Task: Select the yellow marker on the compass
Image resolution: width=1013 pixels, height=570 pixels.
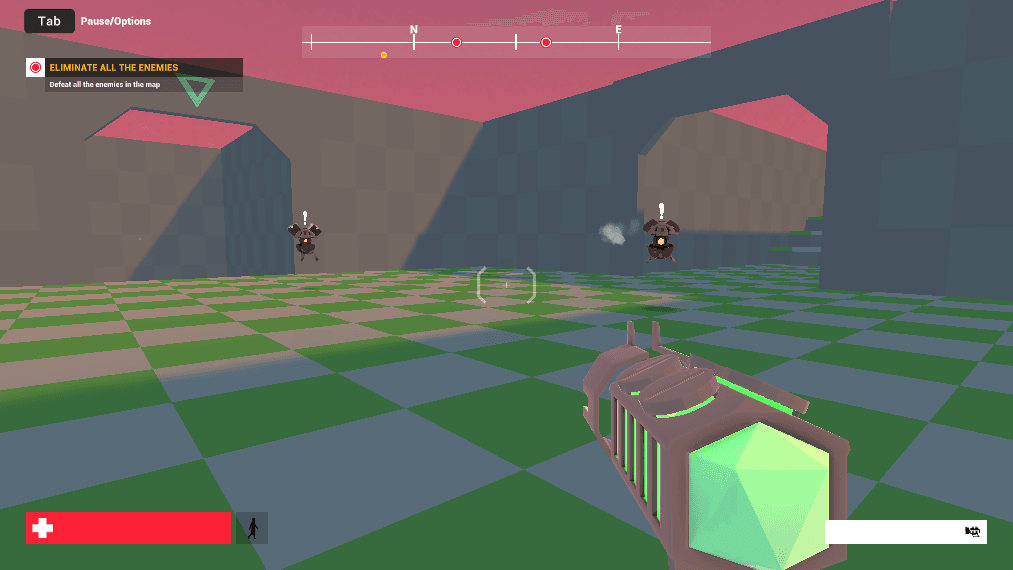Action: pos(384,55)
